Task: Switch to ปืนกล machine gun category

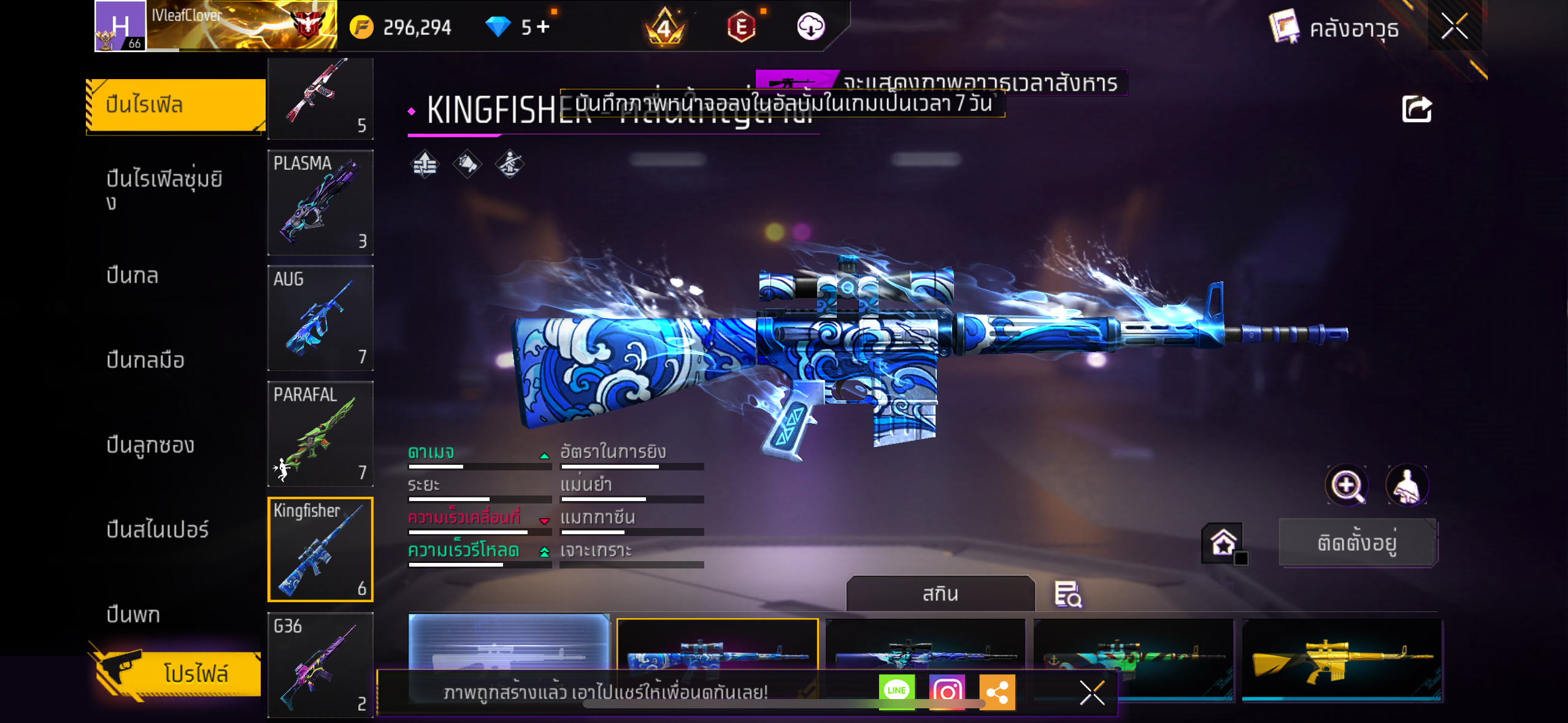Action: (x=133, y=275)
